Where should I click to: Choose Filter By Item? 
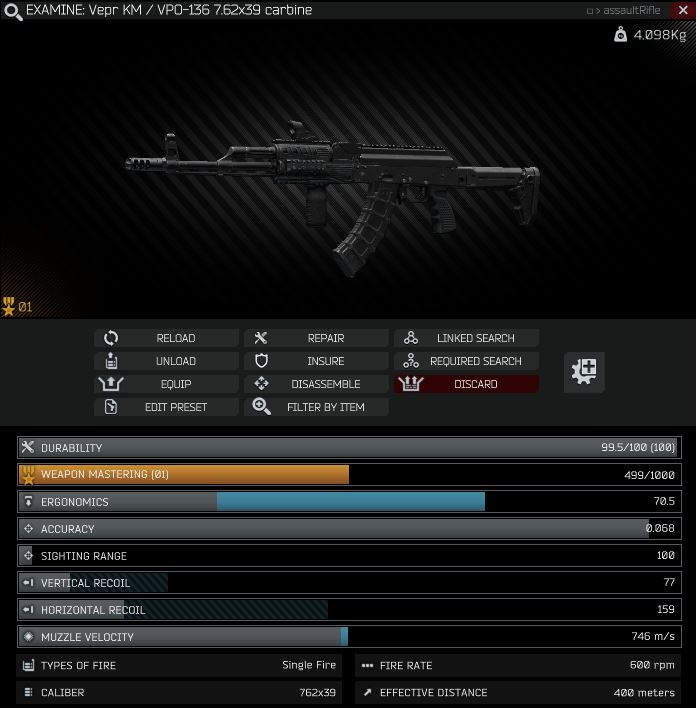[x=316, y=407]
